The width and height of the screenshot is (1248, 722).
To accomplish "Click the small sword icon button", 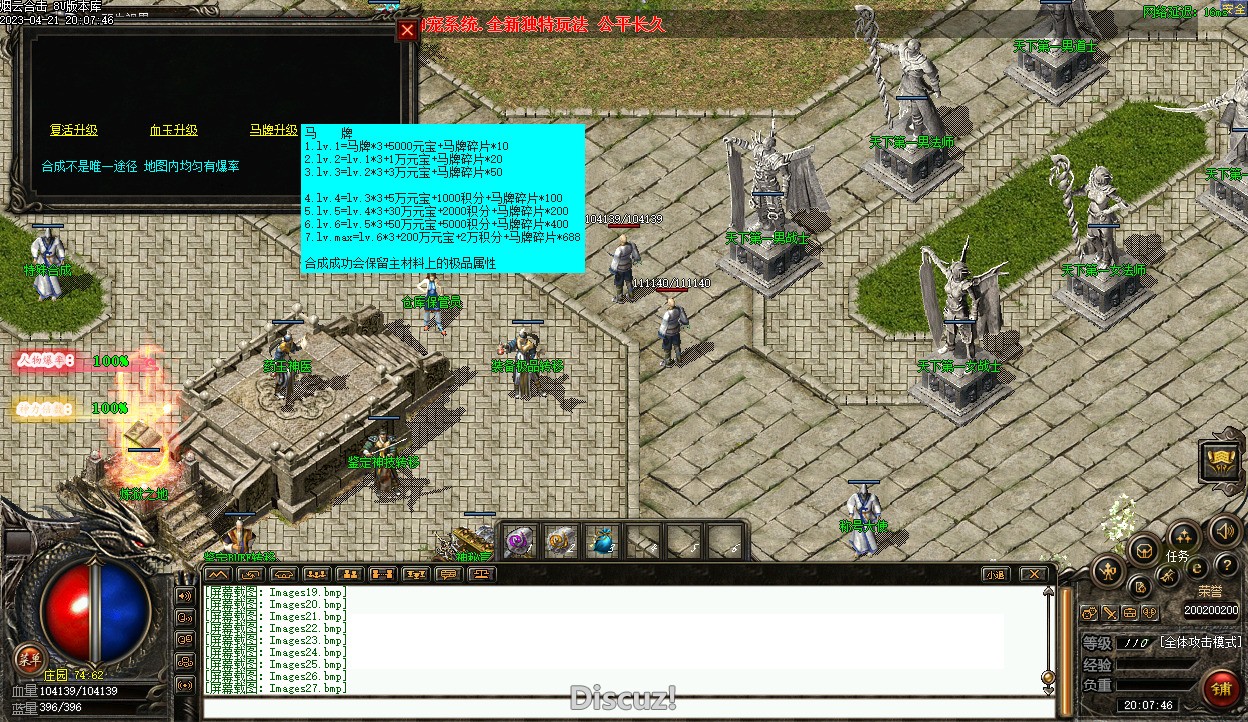I will click(x=1110, y=613).
